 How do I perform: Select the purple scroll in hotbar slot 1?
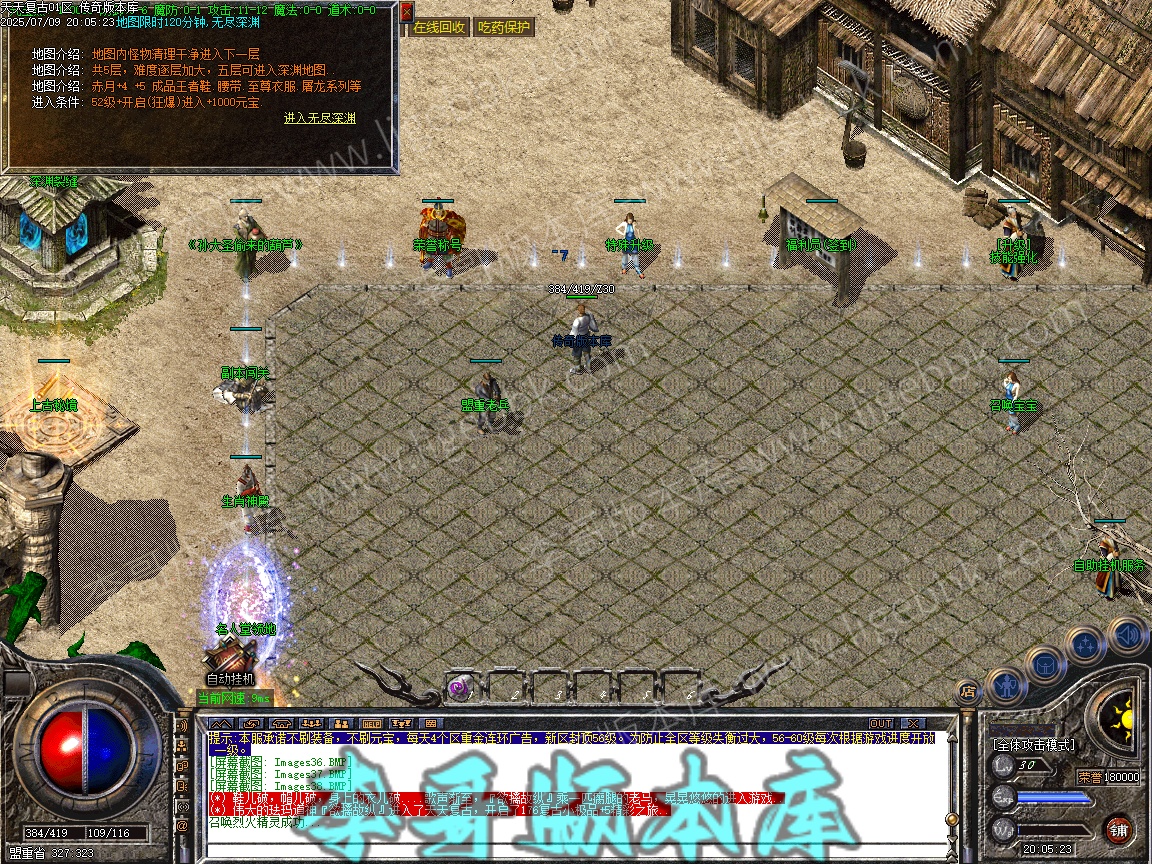tap(459, 686)
